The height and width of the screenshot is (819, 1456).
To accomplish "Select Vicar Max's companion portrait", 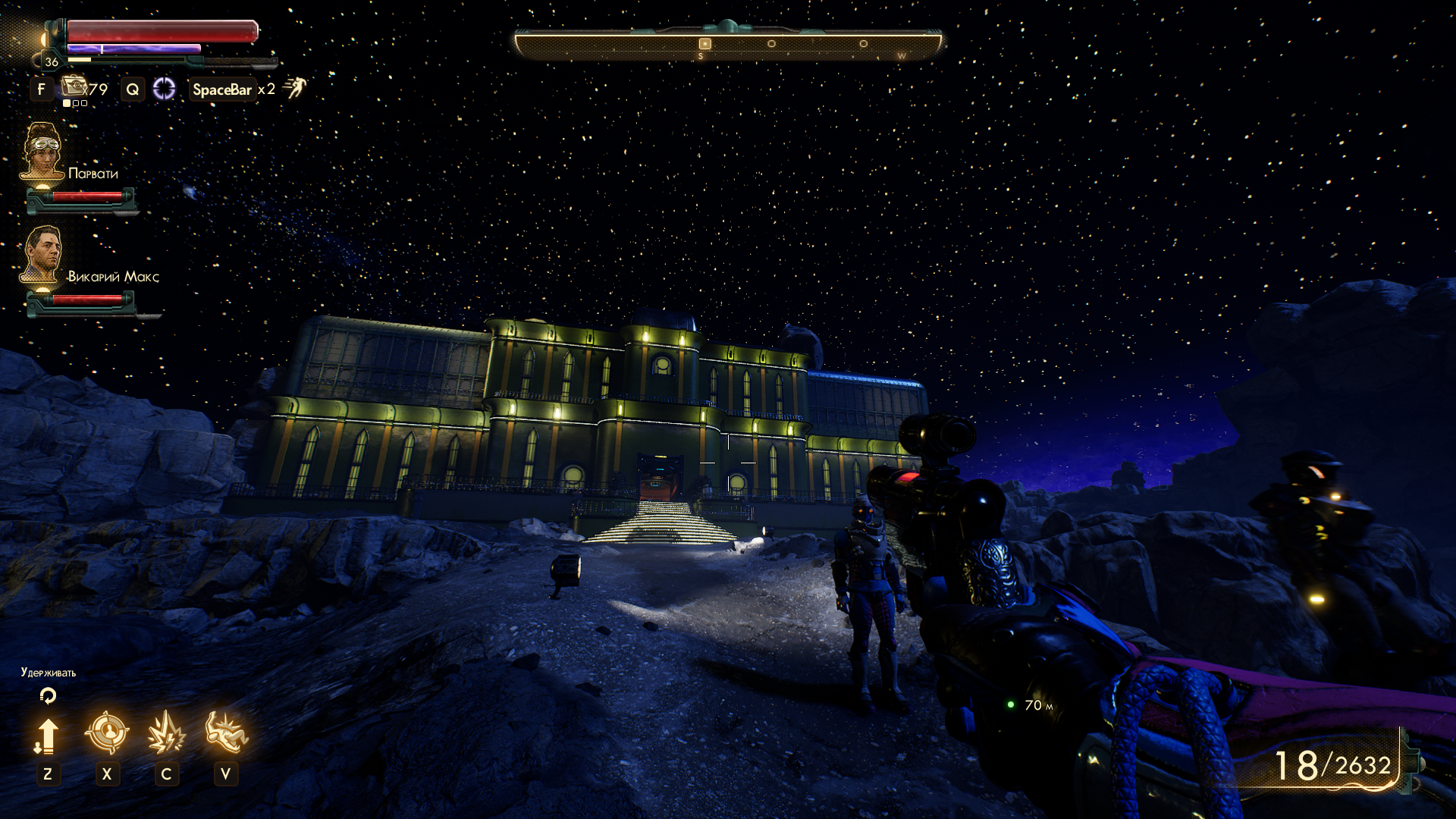I will (42, 254).
